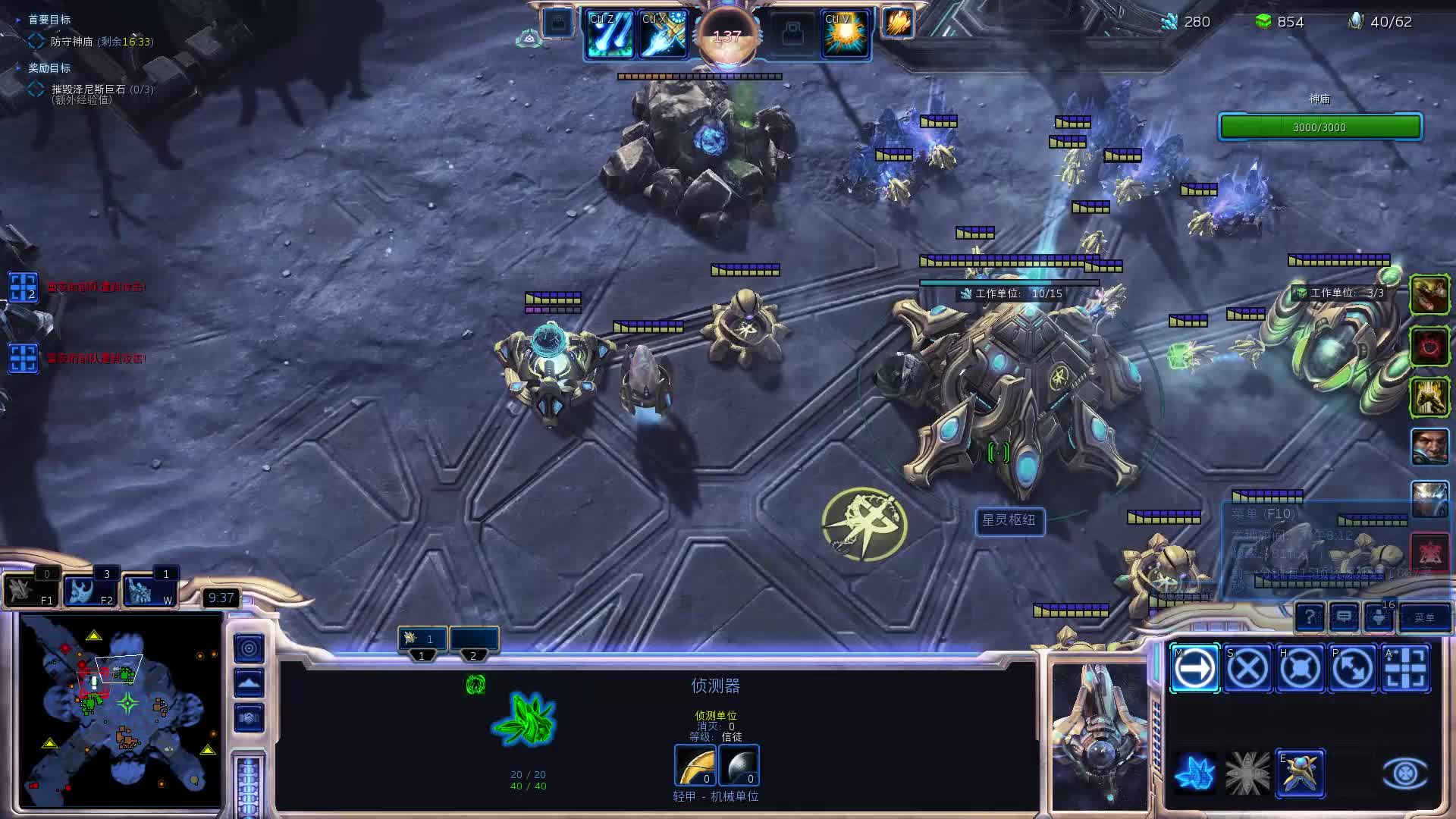The image size is (1456, 819).
Task: Open the allies handshake button
Action: click(249, 717)
